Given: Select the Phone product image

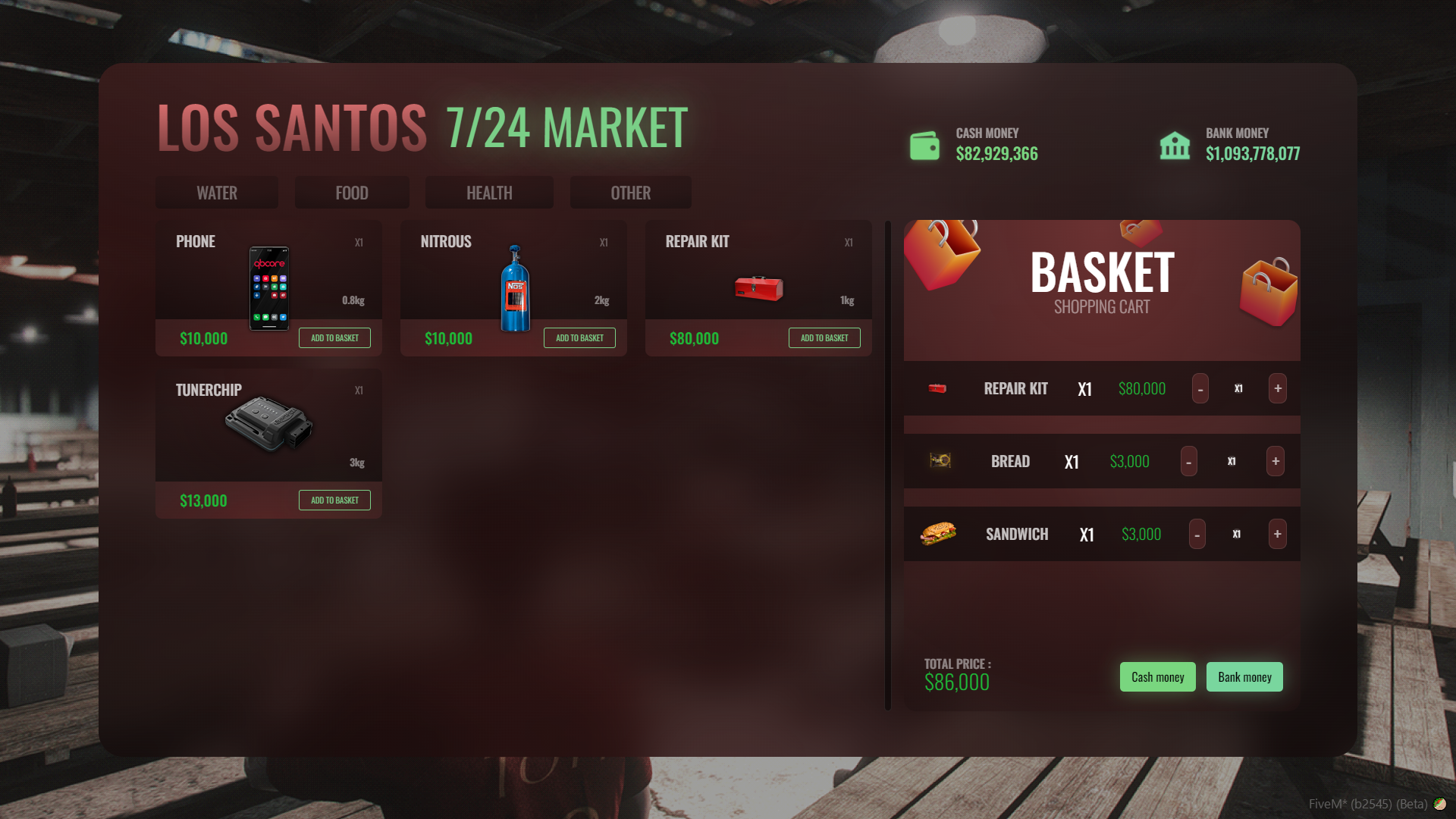Looking at the screenshot, I should (x=269, y=288).
